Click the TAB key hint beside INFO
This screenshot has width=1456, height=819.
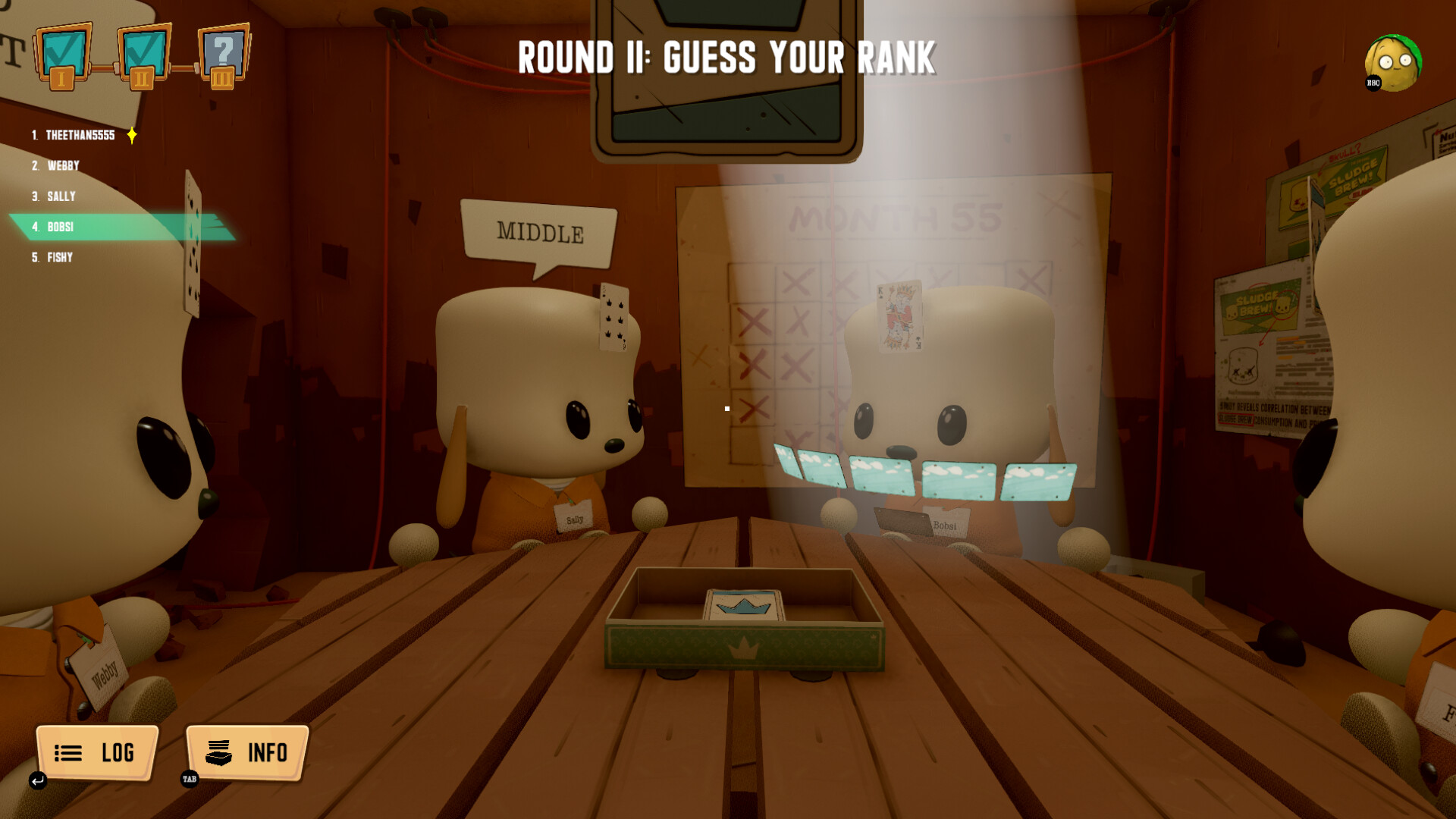tap(189, 778)
